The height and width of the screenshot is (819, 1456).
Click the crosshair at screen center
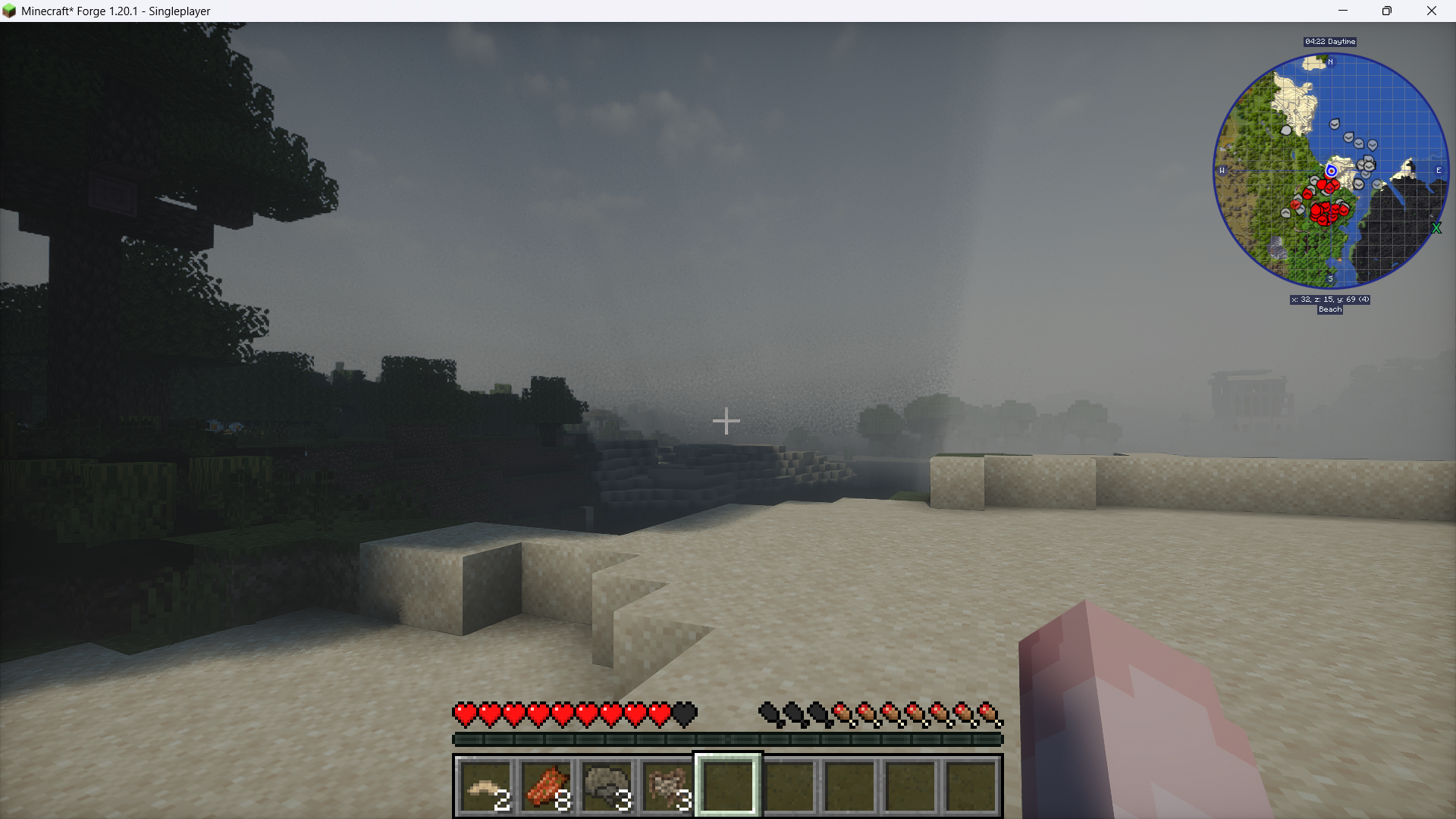(x=726, y=421)
